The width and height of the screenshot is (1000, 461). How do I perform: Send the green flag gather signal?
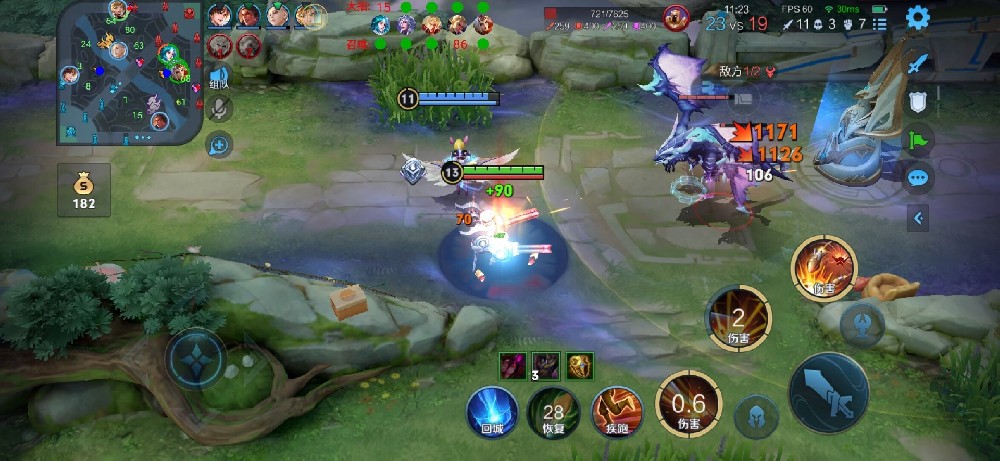918,139
